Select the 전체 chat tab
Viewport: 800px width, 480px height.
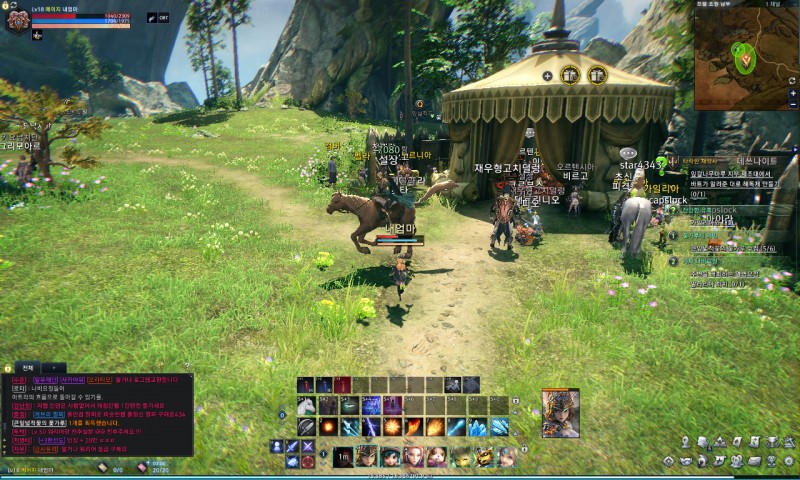[28, 368]
